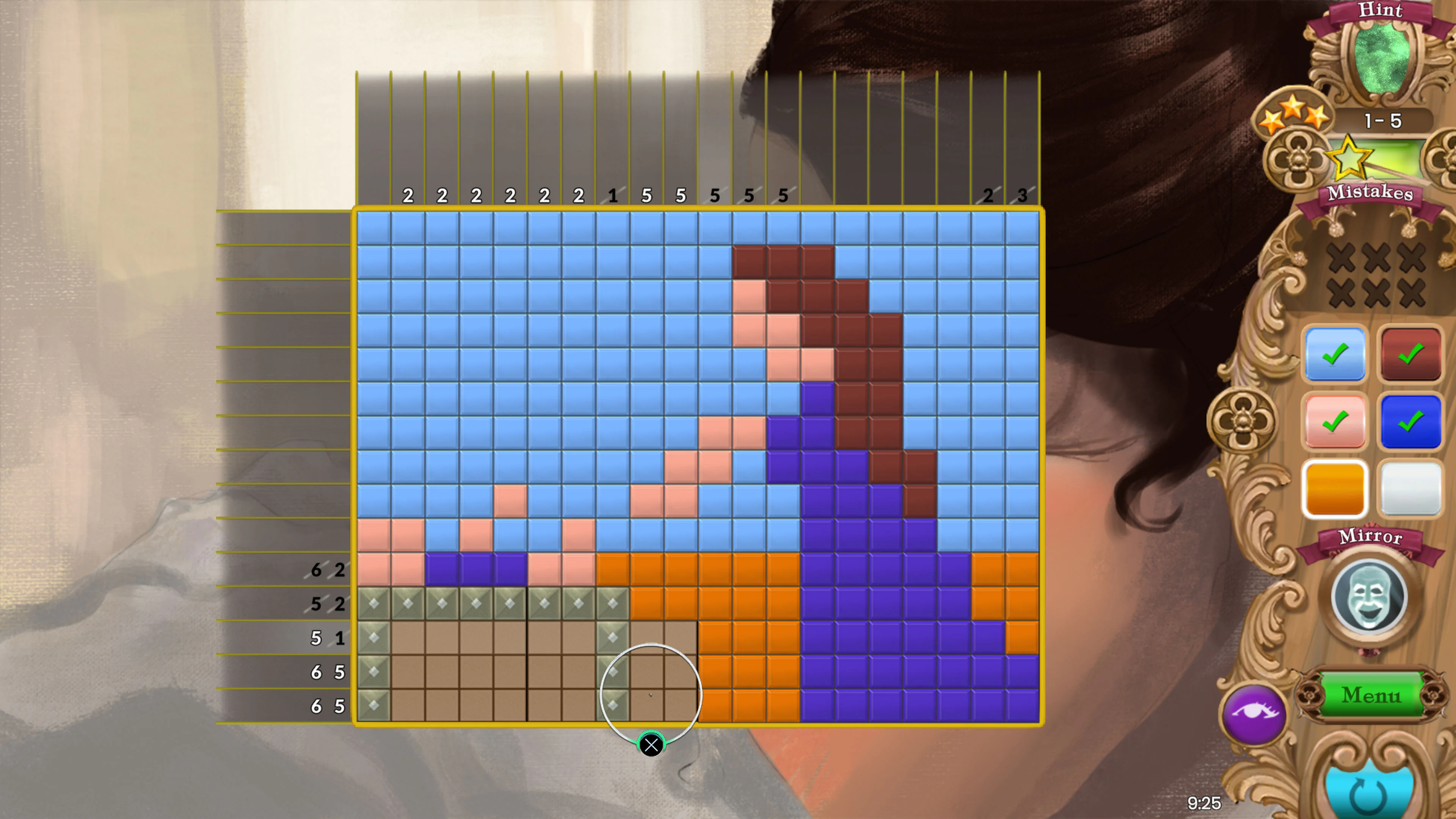Click the Mirror banner label
Image resolution: width=1456 pixels, height=819 pixels.
point(1370,537)
